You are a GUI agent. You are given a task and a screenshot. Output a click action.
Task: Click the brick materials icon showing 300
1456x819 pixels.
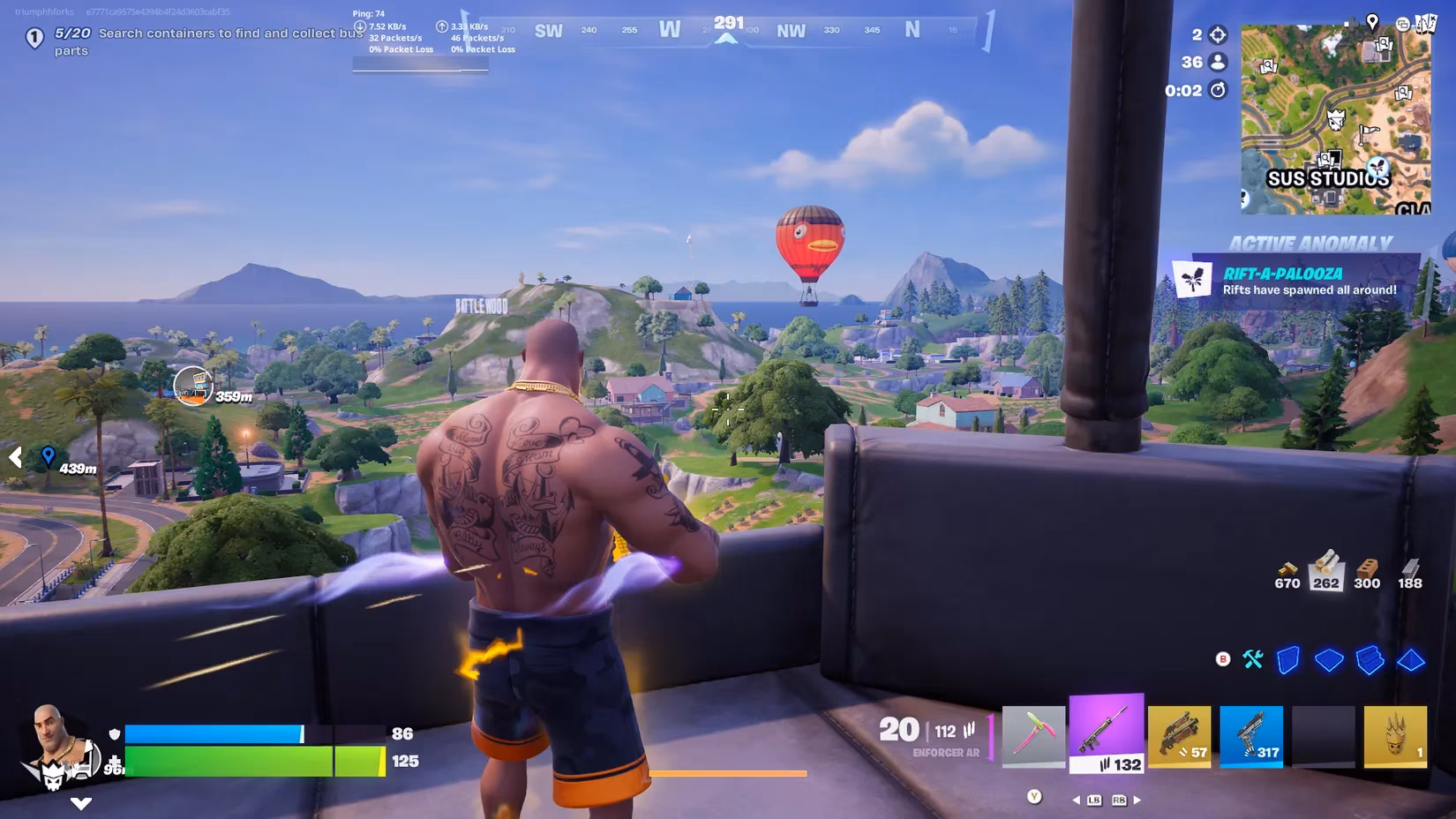point(1367,572)
